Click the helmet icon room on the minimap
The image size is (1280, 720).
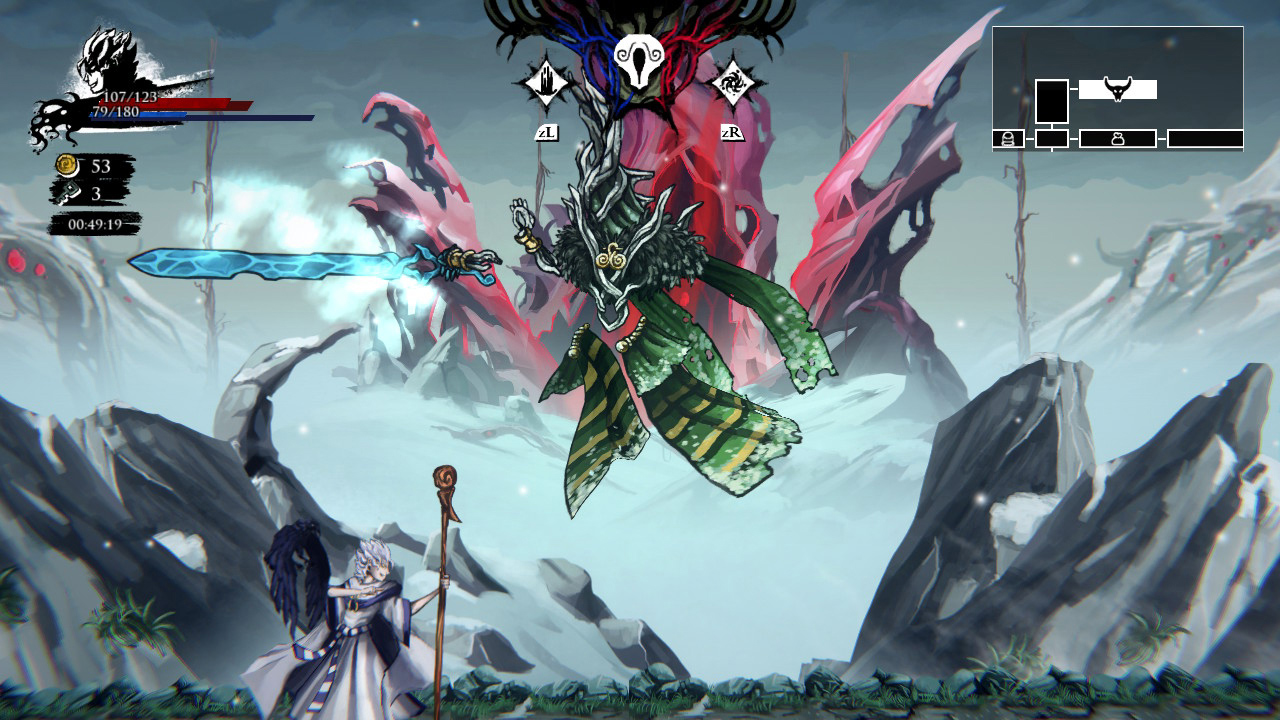click(1008, 140)
